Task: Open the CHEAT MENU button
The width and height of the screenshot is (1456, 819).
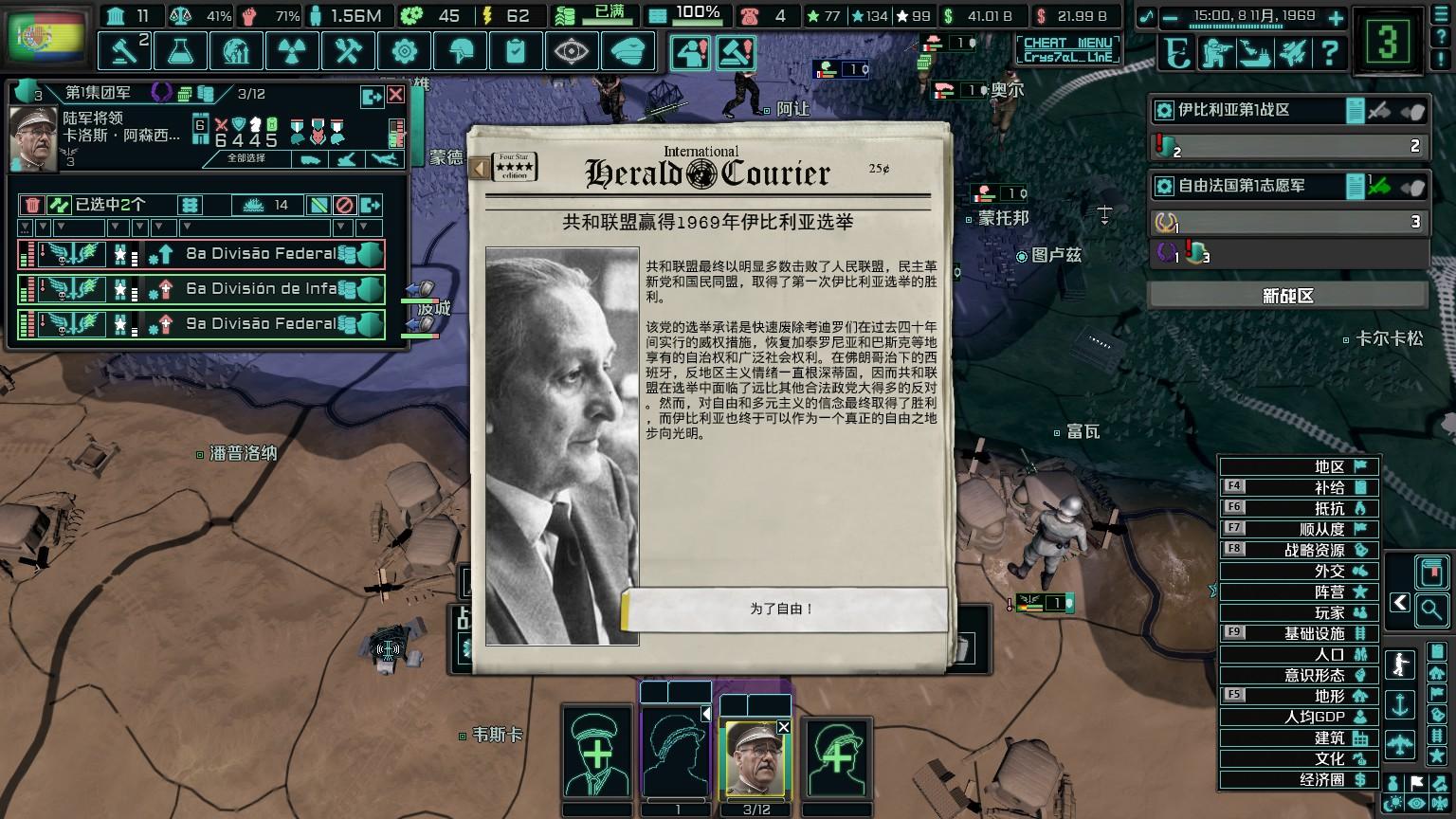Action: pos(1067,49)
